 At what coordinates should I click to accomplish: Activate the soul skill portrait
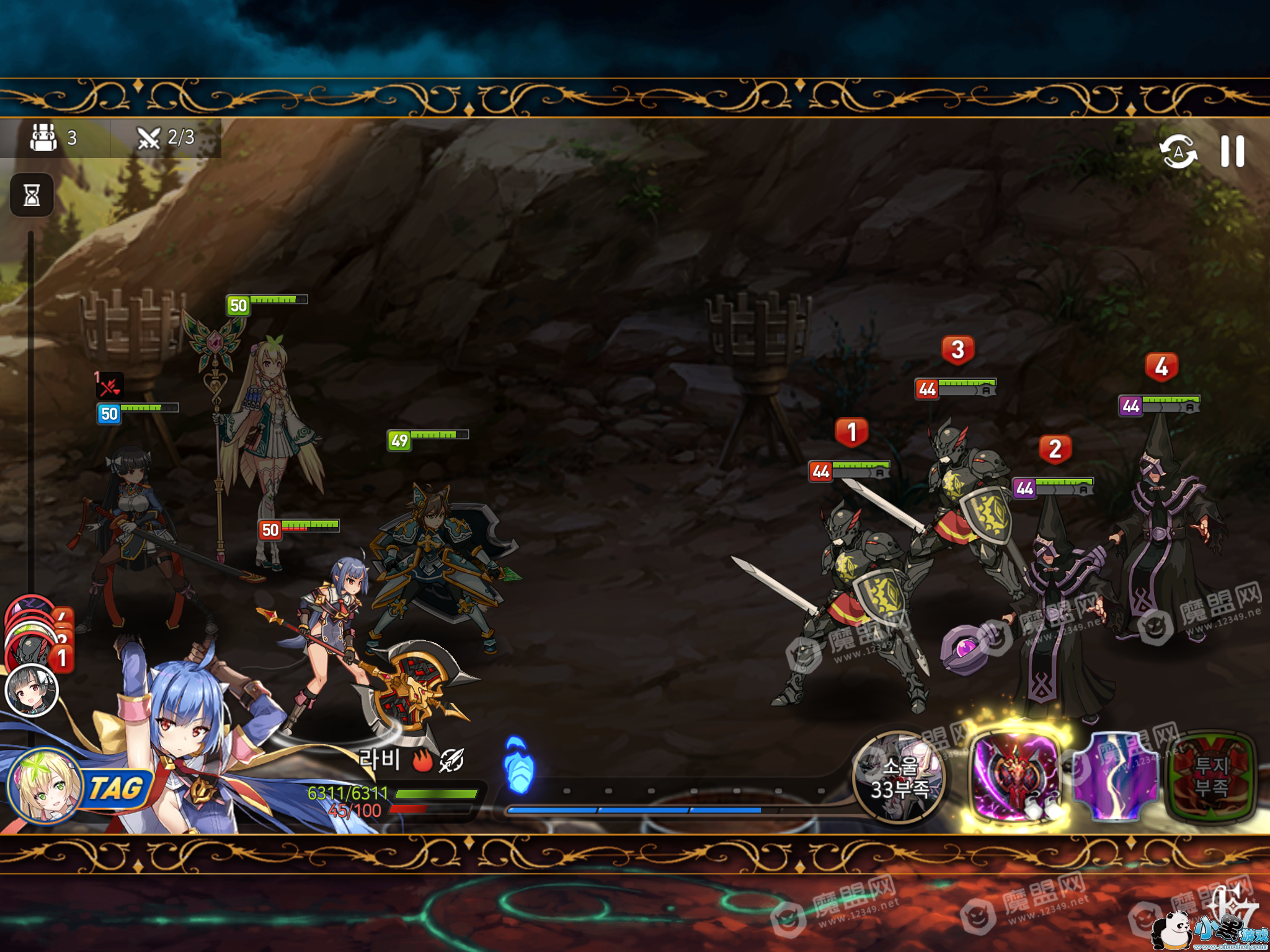[x=899, y=778]
